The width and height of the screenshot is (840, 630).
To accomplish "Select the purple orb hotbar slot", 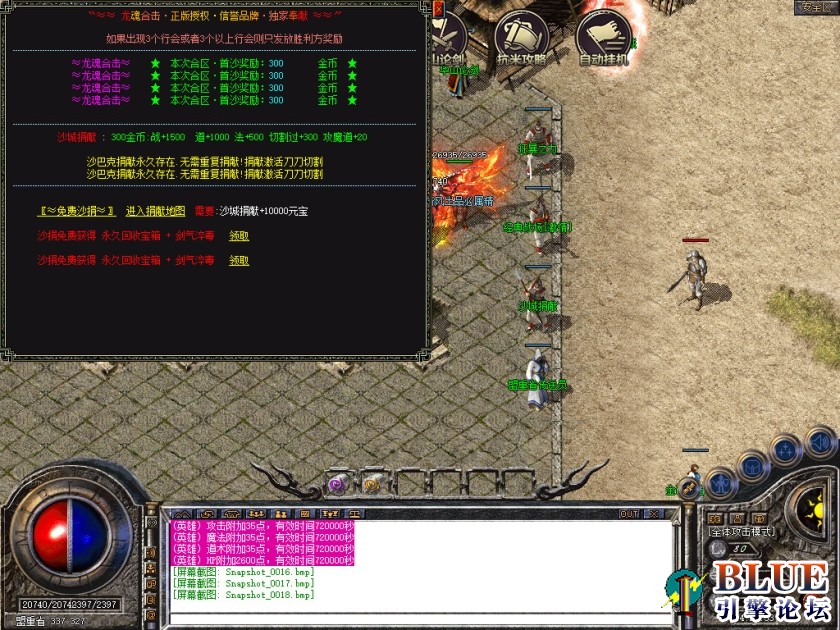I will pyautogui.click(x=338, y=484).
